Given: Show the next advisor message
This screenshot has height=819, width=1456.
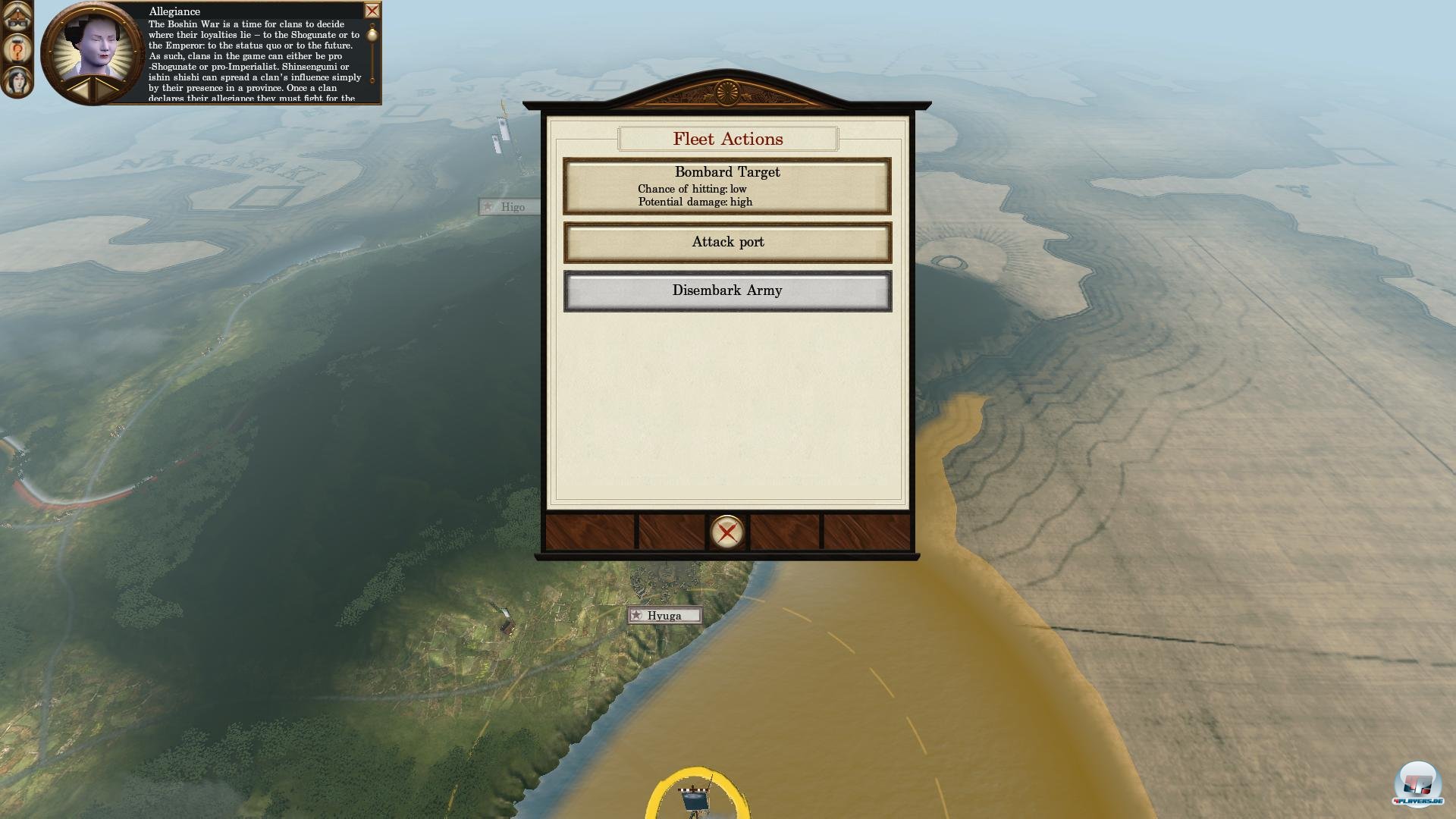Looking at the screenshot, I should tap(105, 89).
